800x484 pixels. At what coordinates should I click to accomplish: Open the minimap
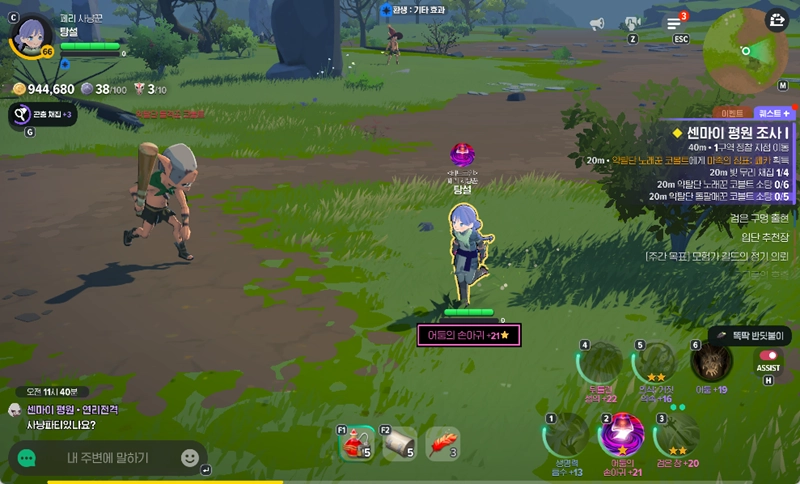745,50
